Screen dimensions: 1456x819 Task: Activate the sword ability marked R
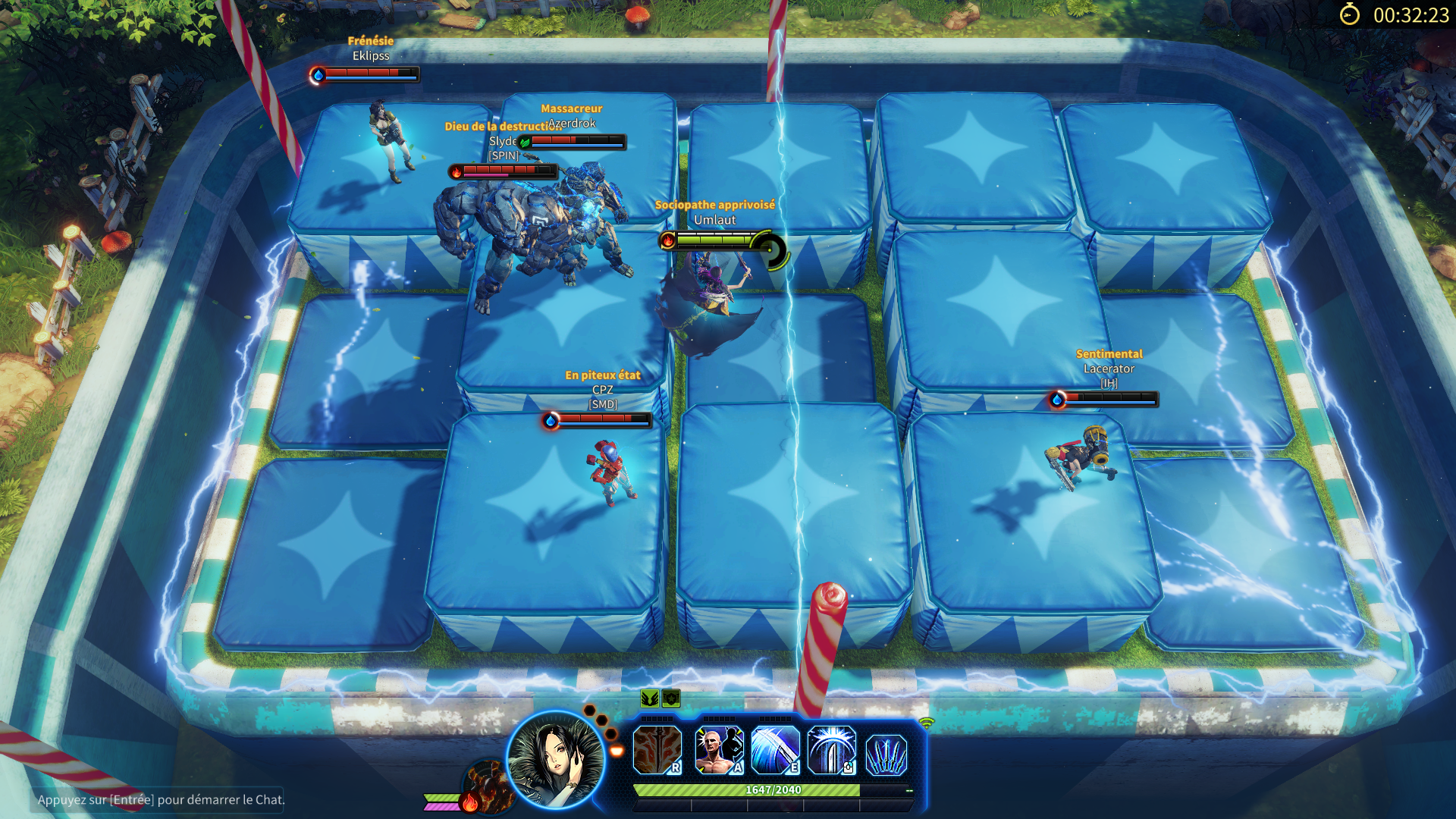pos(657,750)
